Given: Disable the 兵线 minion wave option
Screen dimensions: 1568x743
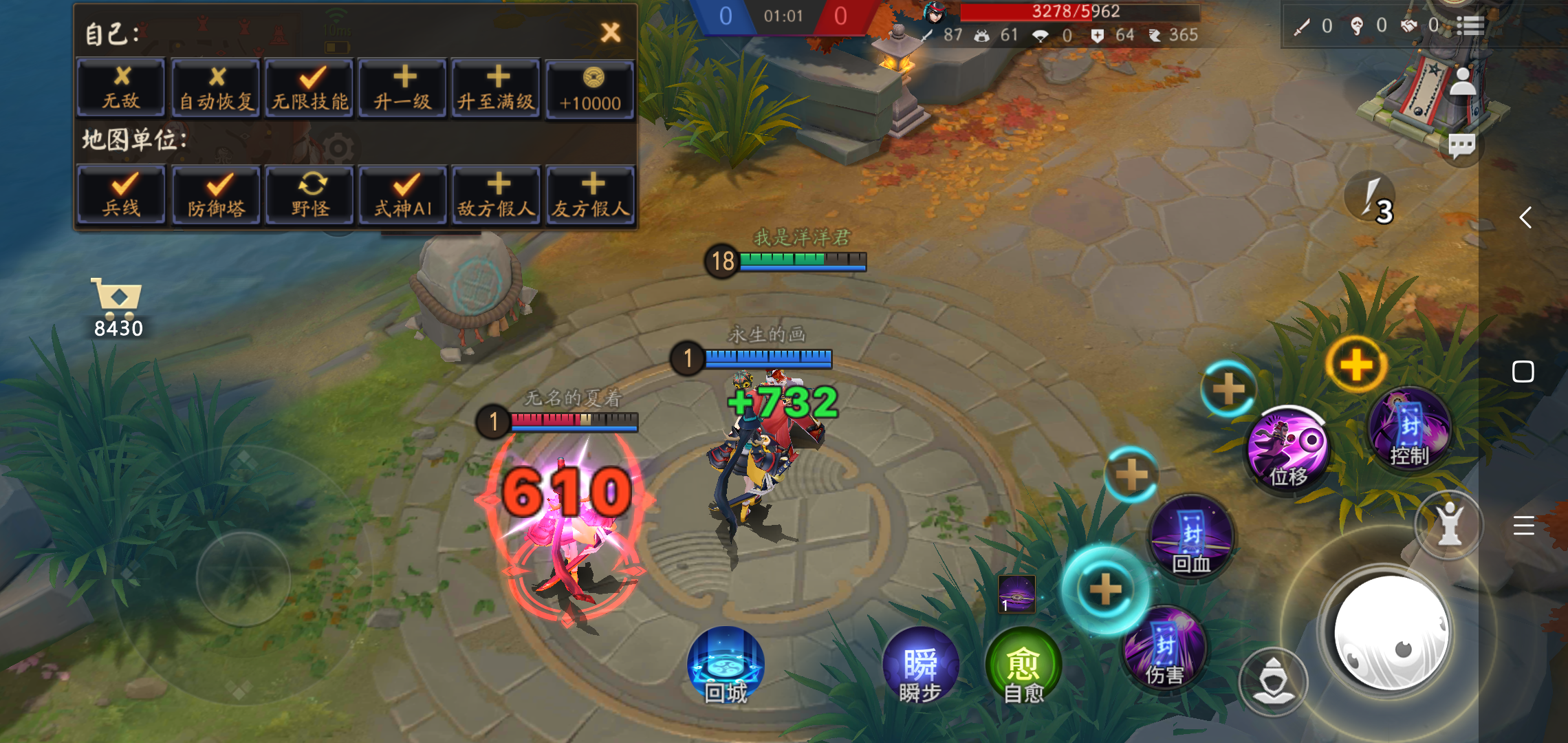Looking at the screenshot, I should point(121,193).
